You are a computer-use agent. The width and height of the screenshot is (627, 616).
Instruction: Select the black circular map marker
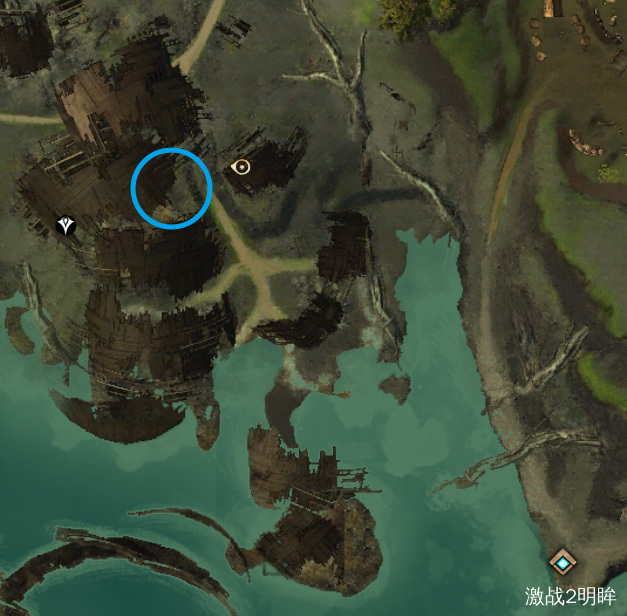(x=67, y=226)
